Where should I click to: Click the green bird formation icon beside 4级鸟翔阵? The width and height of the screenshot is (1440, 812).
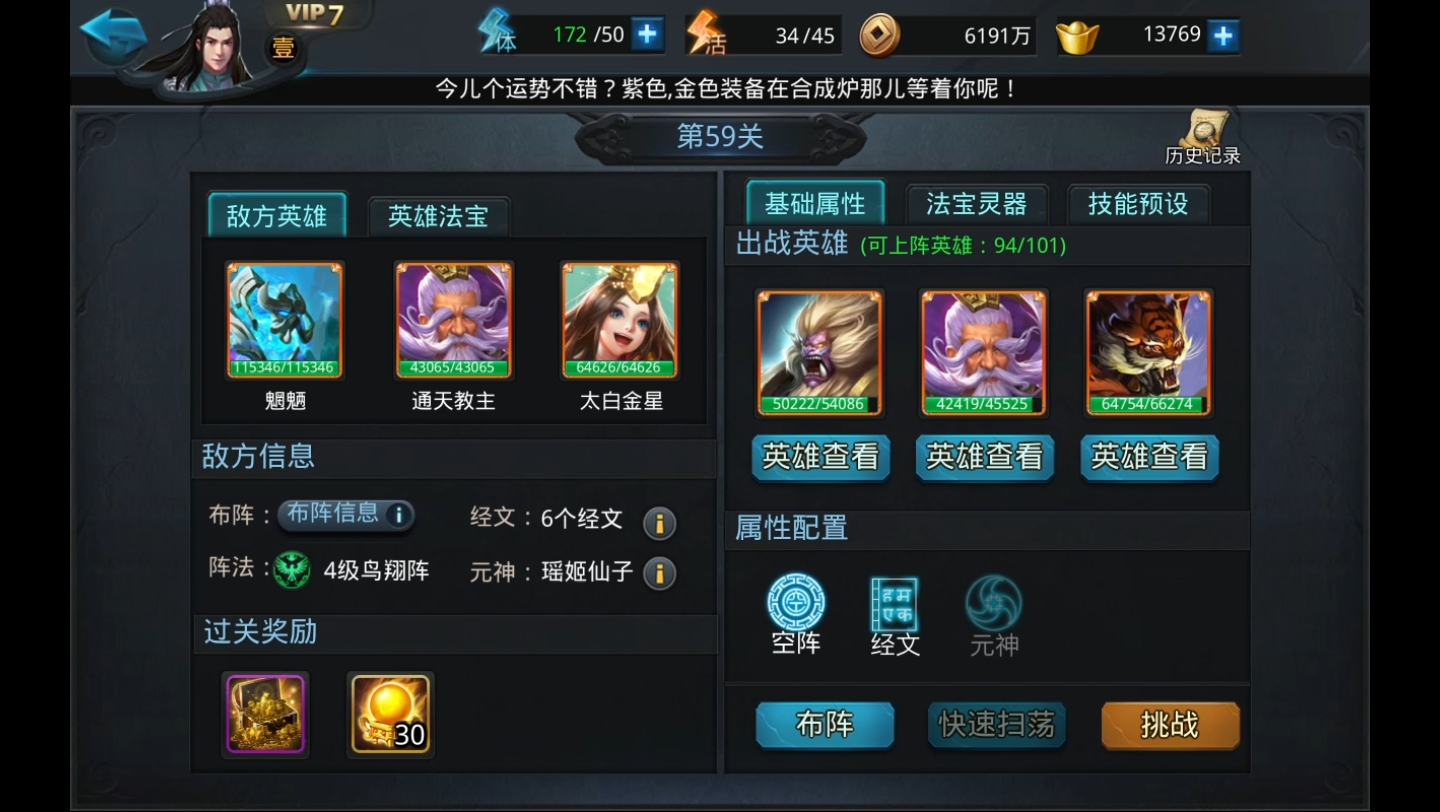[x=294, y=567]
